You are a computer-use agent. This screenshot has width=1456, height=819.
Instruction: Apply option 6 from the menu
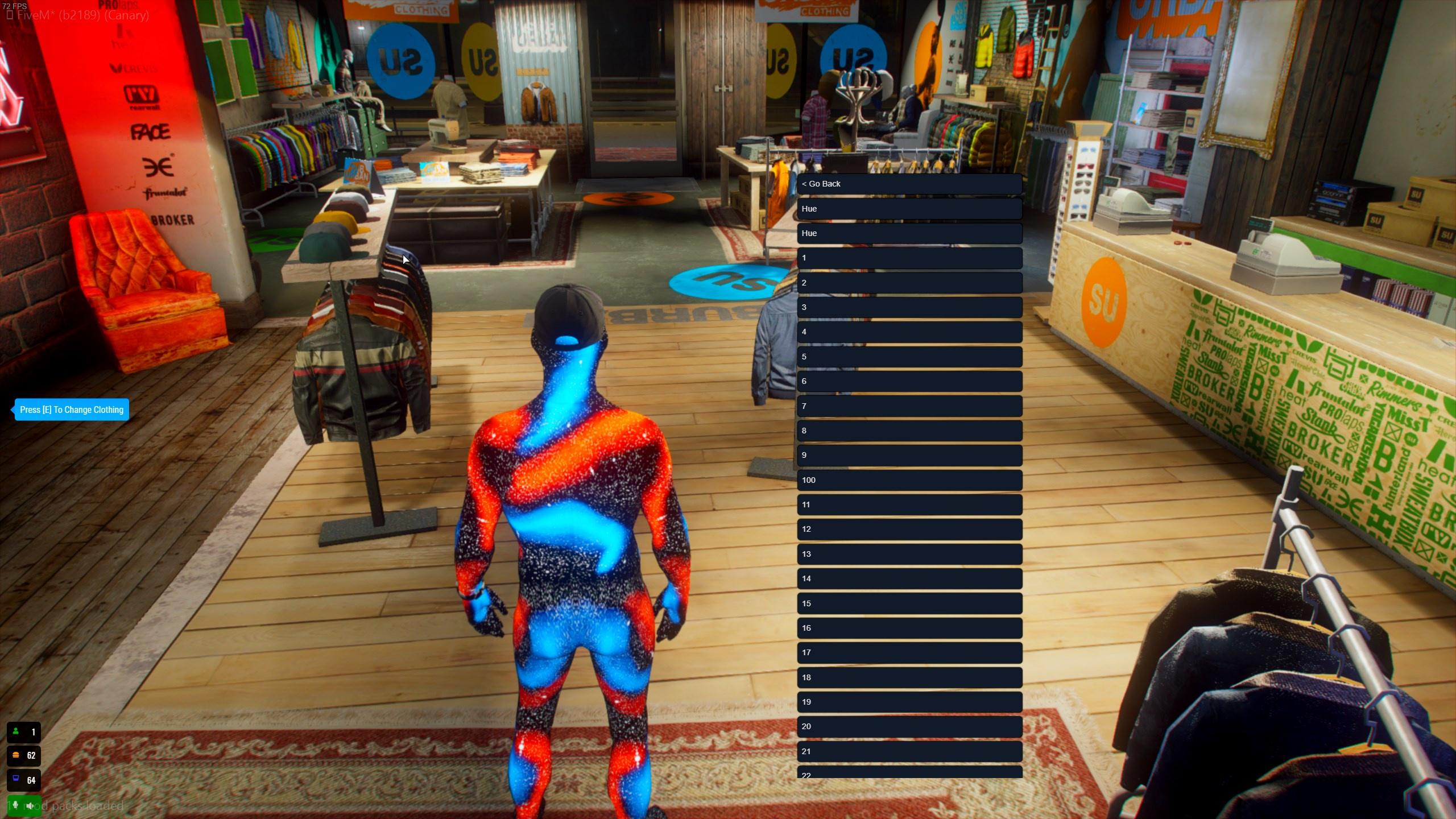point(909,381)
